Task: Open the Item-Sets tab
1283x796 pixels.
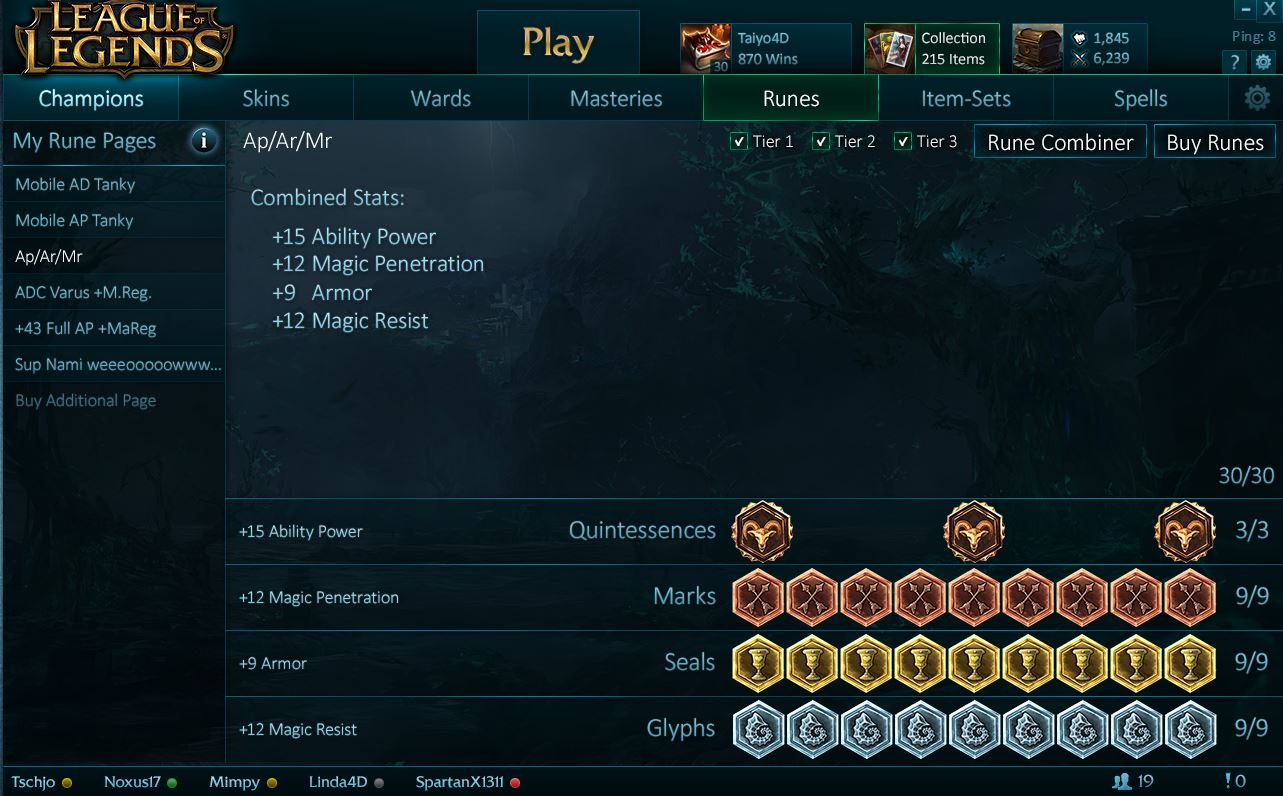Action: coord(965,98)
